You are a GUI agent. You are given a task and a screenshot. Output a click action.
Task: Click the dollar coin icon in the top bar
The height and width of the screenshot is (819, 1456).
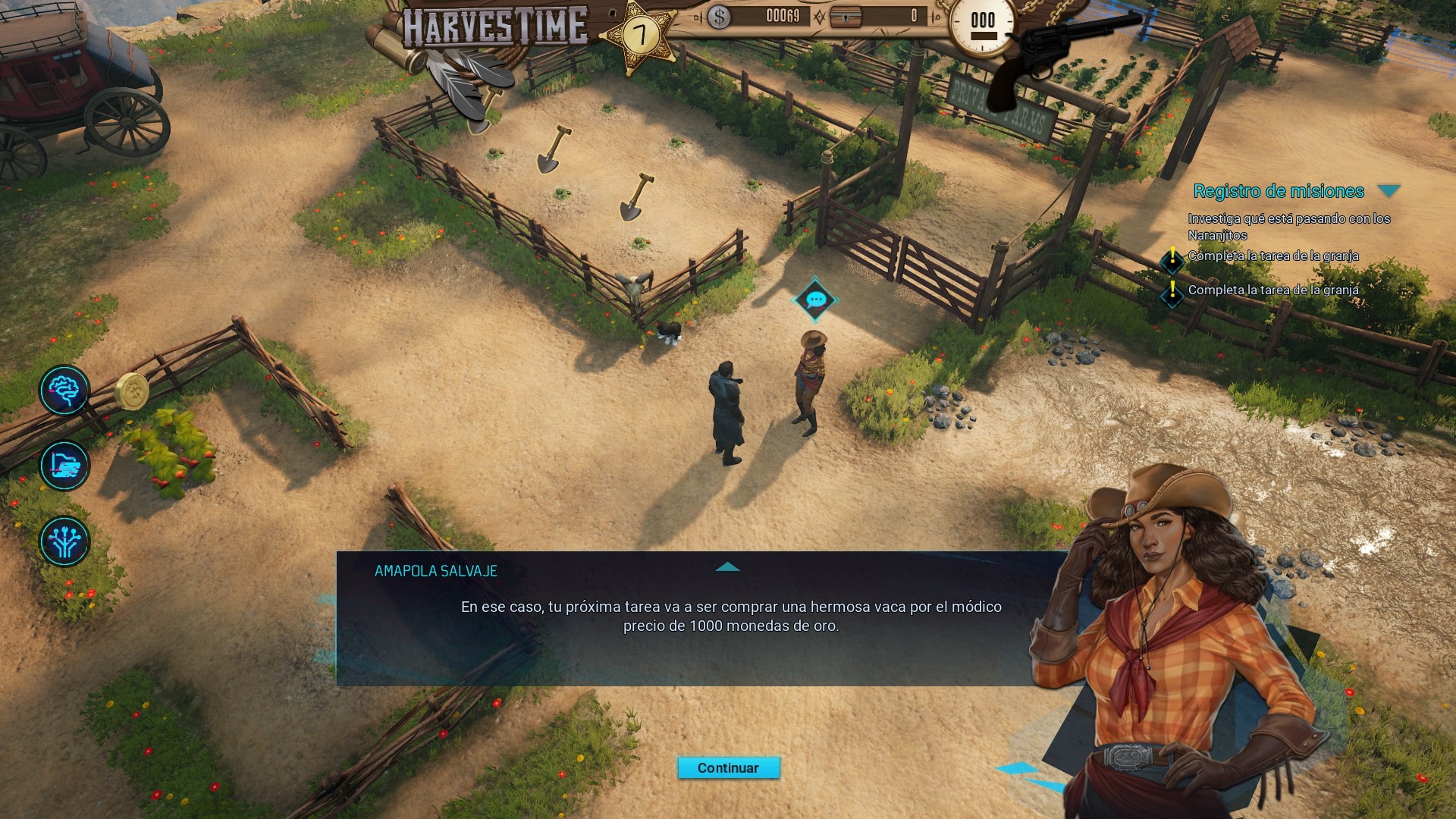click(719, 17)
